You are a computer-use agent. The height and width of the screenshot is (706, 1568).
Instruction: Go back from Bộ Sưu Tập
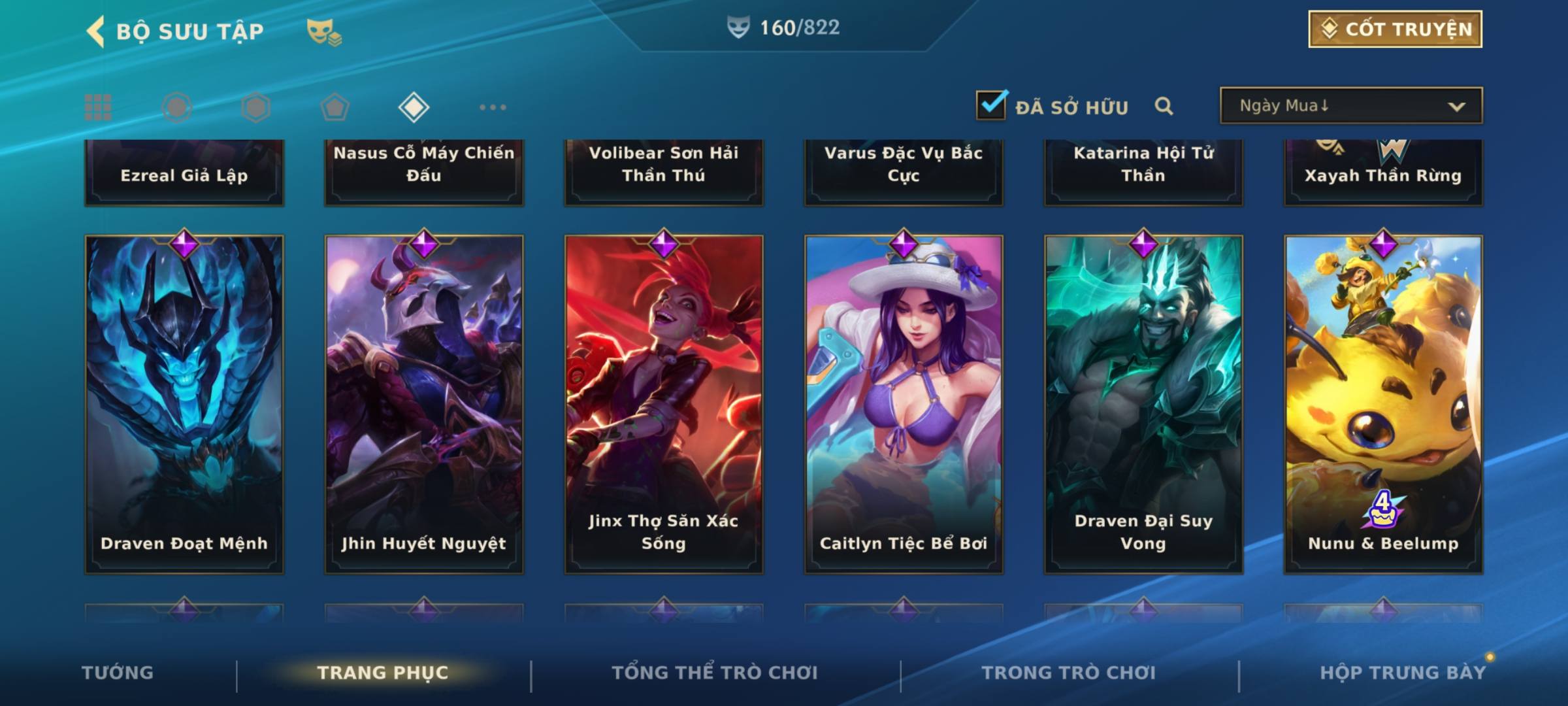click(x=96, y=31)
